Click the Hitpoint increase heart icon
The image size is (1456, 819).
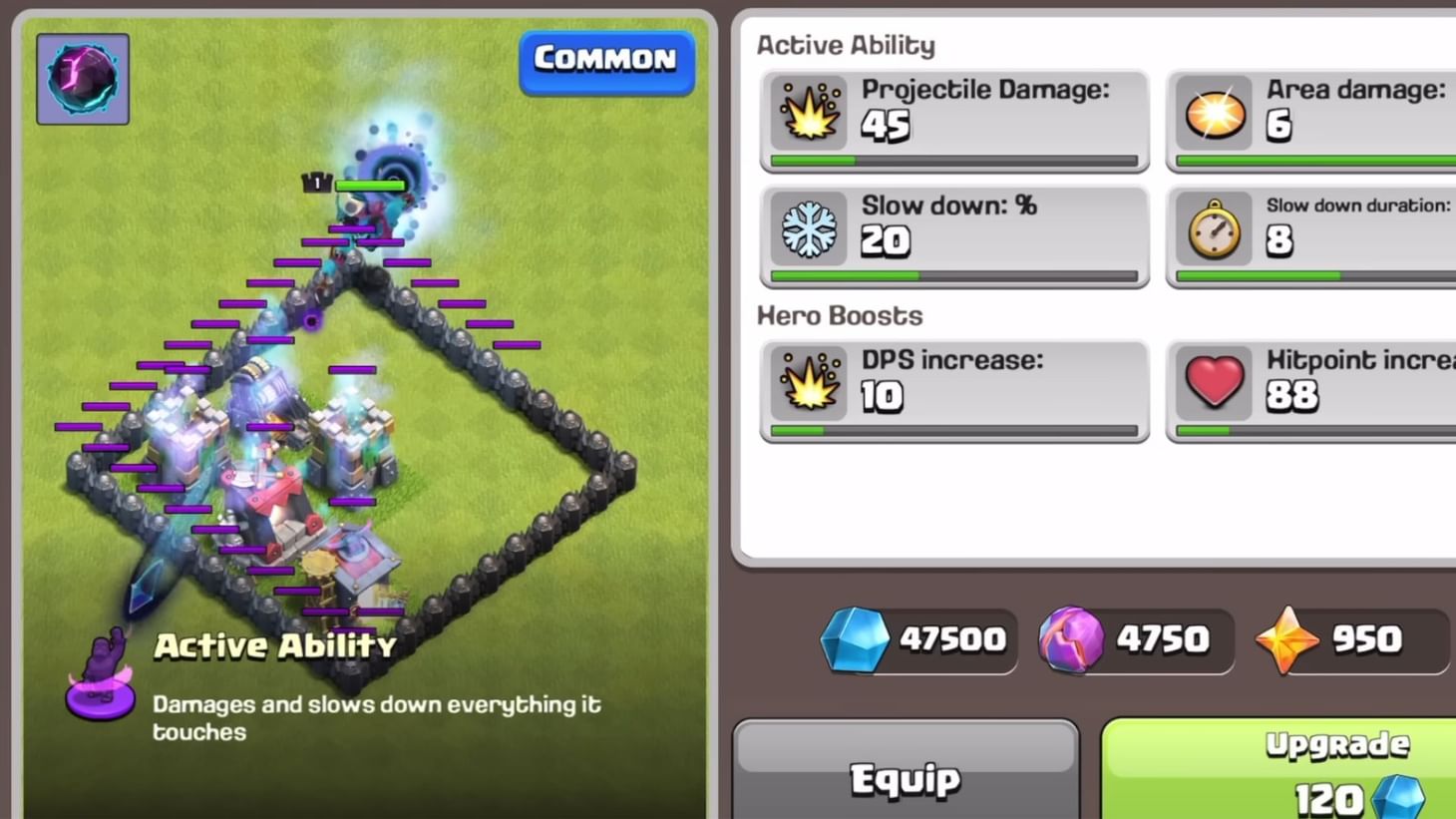1214,383
